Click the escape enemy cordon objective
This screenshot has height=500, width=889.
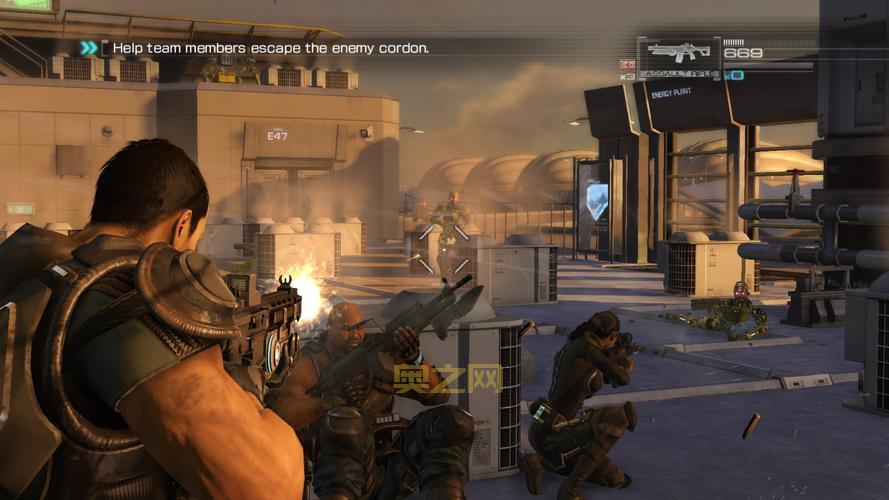(270, 47)
